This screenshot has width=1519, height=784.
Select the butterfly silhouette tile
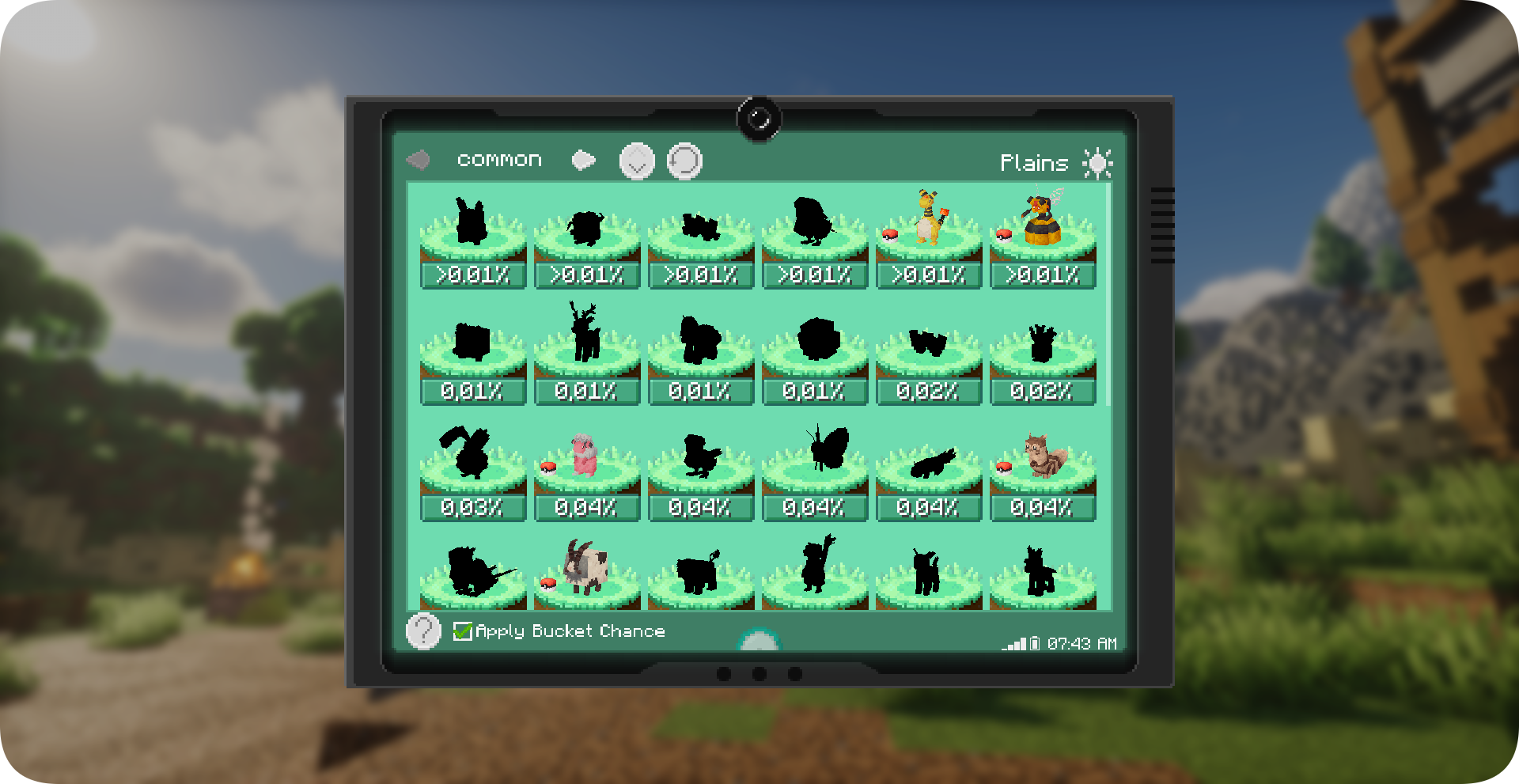(x=814, y=471)
